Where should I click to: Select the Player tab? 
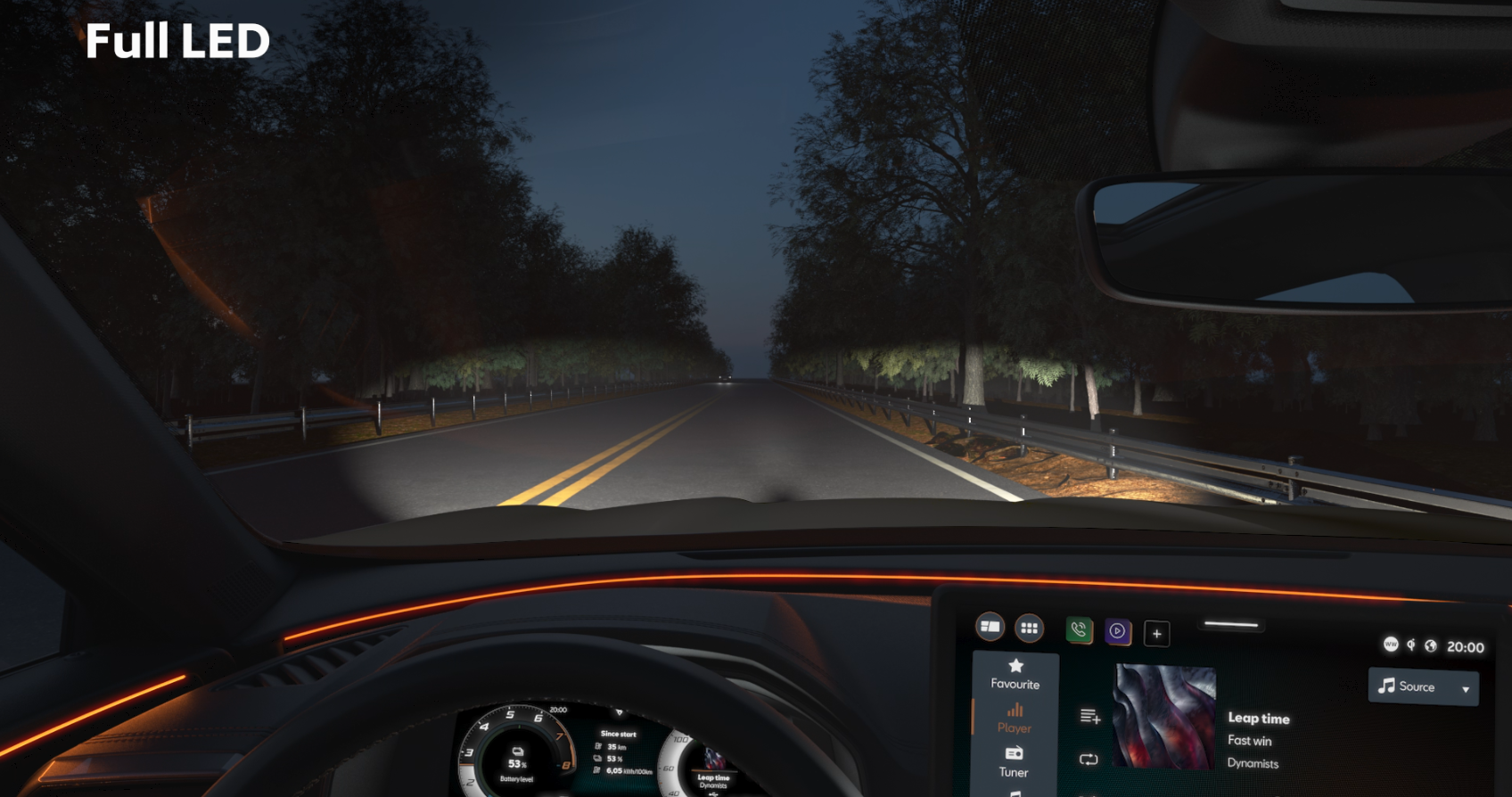tap(1015, 718)
